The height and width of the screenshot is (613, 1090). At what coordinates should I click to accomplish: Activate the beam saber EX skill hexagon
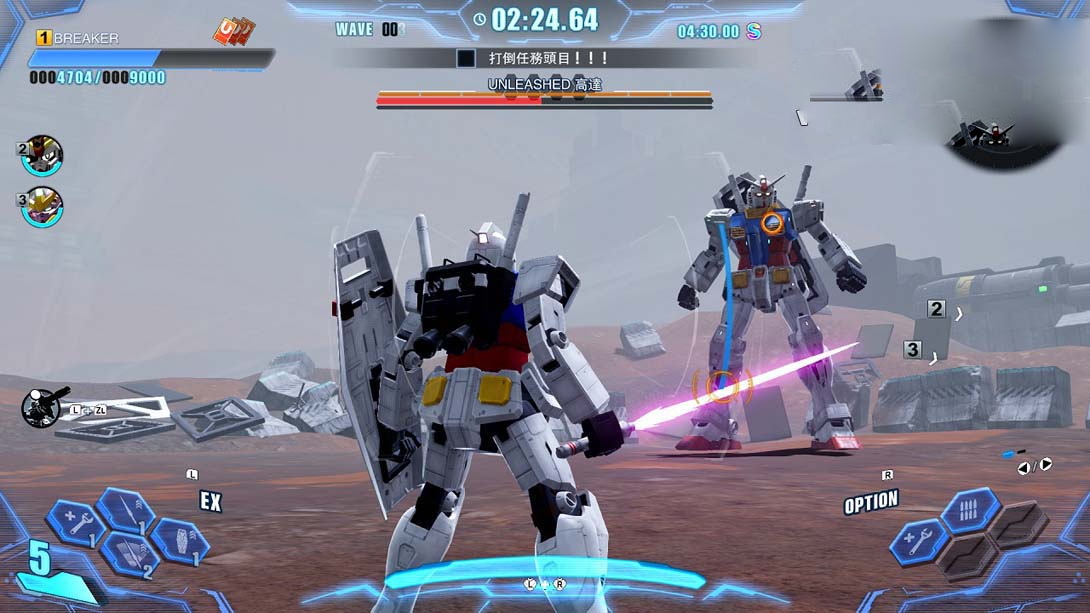(126, 510)
